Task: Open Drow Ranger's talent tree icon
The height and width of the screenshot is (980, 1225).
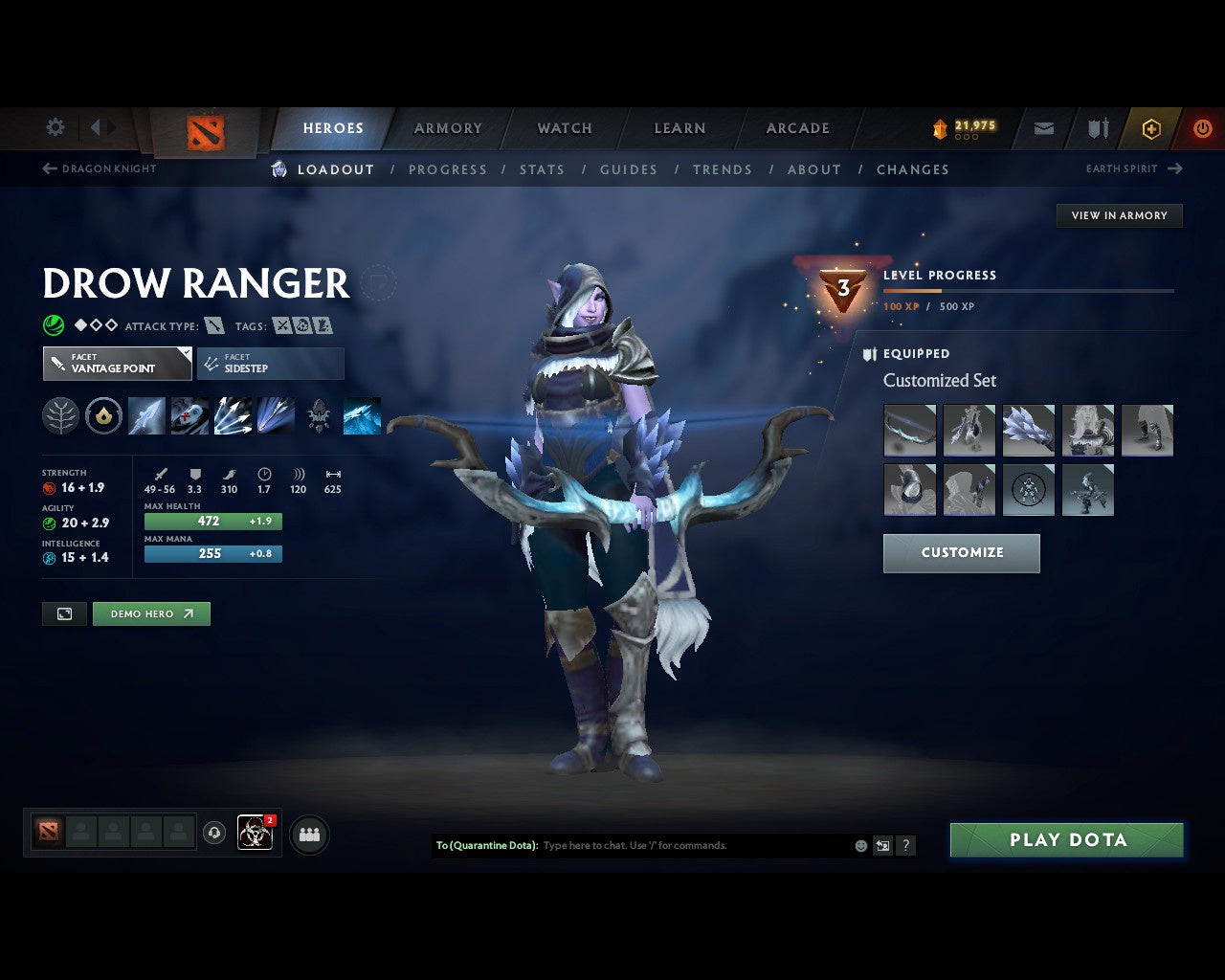Action: [59, 415]
